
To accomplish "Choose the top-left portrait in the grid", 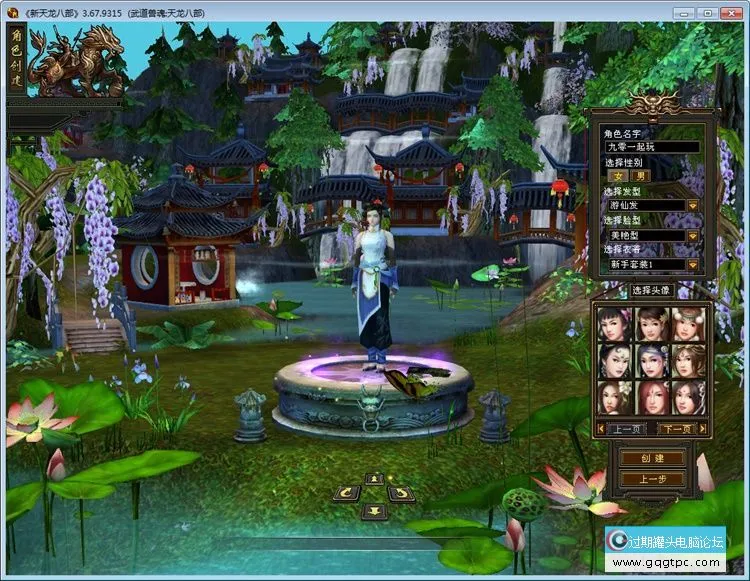I will 613,324.
